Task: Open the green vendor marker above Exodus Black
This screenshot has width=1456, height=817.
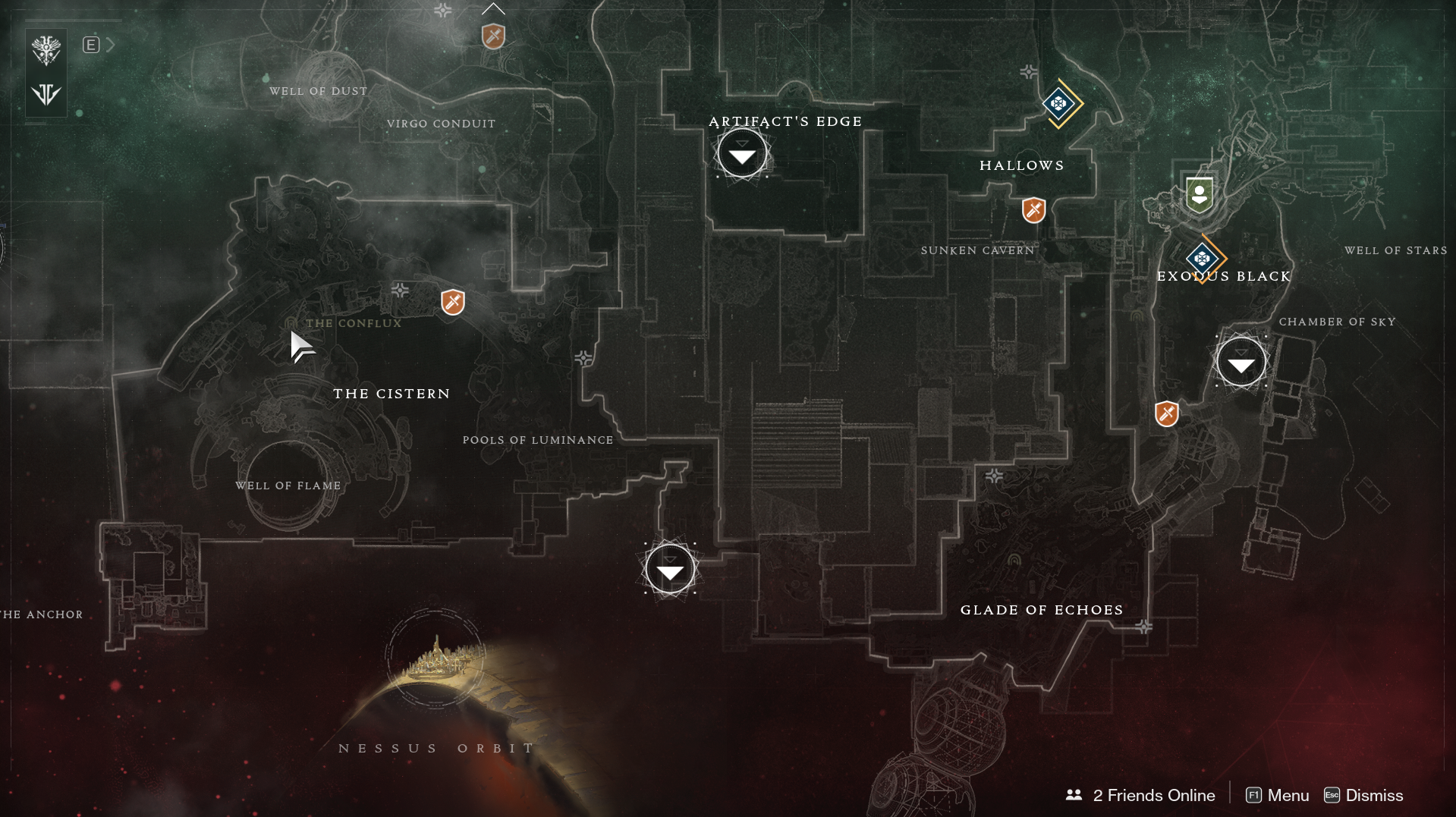Action: point(1199,194)
